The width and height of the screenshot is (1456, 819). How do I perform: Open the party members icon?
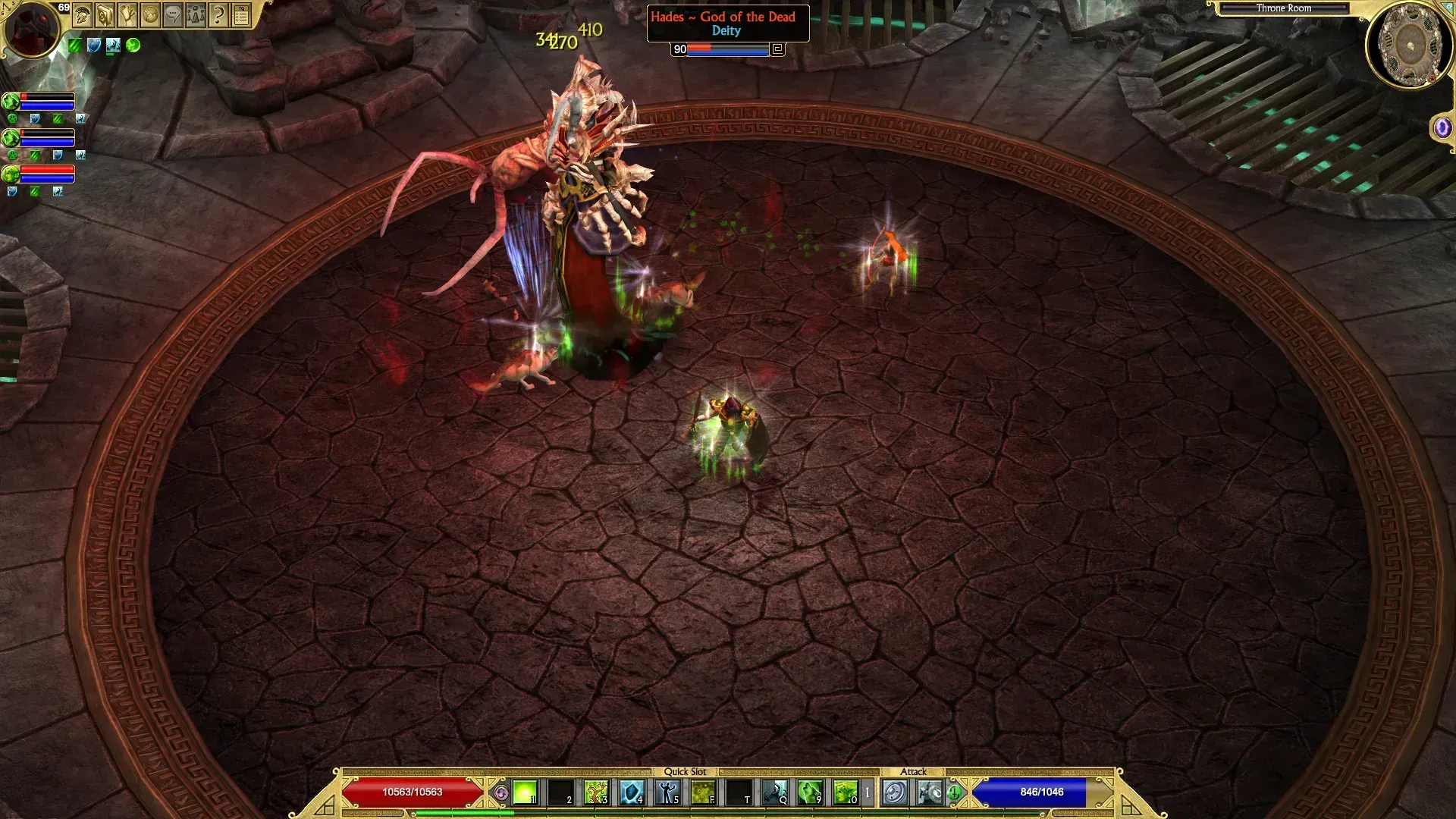pyautogui.click(x=196, y=14)
